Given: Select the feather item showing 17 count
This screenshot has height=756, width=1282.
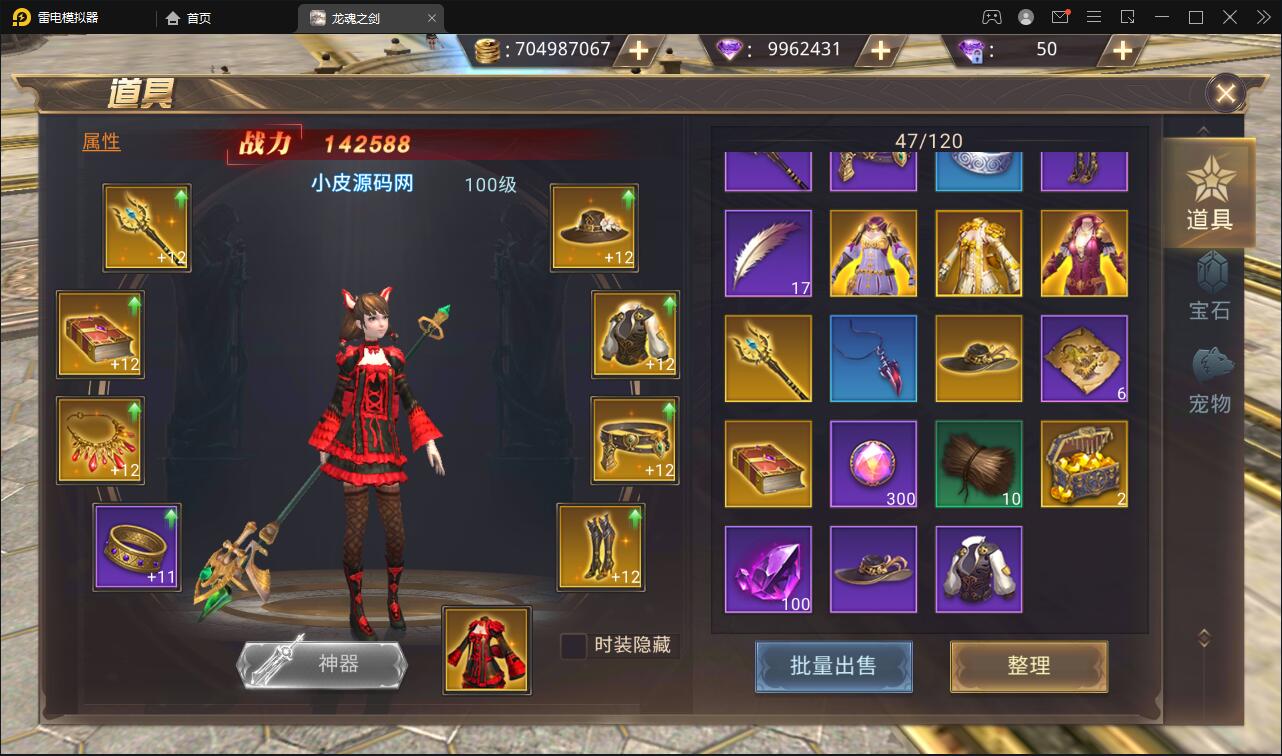Looking at the screenshot, I should pos(768,253).
